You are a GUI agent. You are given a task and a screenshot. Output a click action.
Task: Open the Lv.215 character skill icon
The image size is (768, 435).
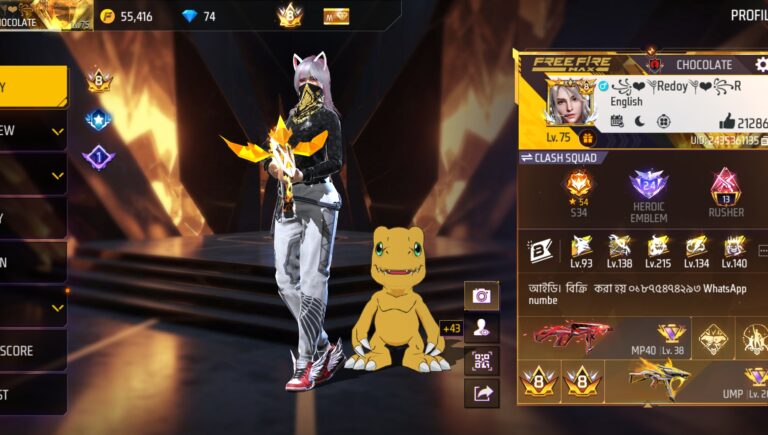pyautogui.click(x=658, y=248)
